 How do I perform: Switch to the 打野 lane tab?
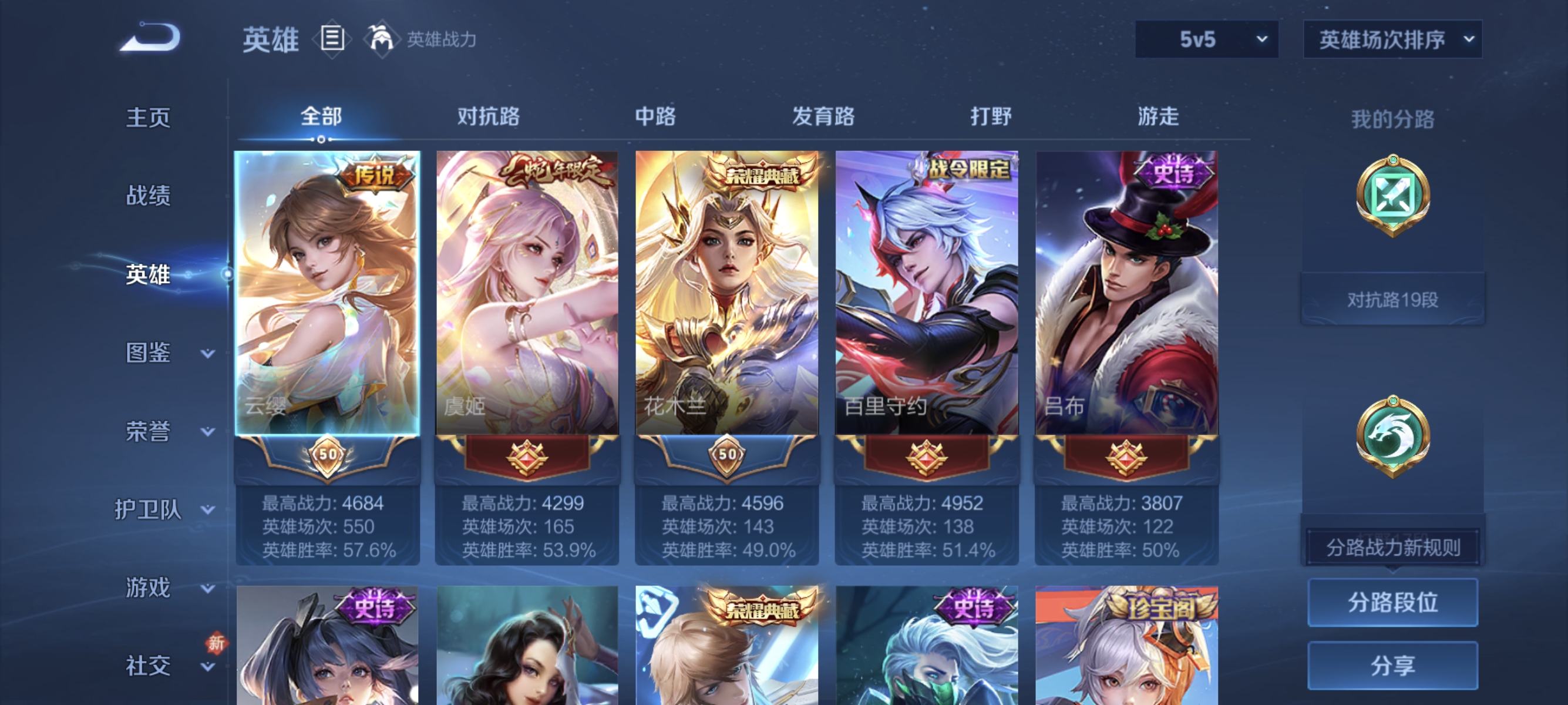(991, 117)
